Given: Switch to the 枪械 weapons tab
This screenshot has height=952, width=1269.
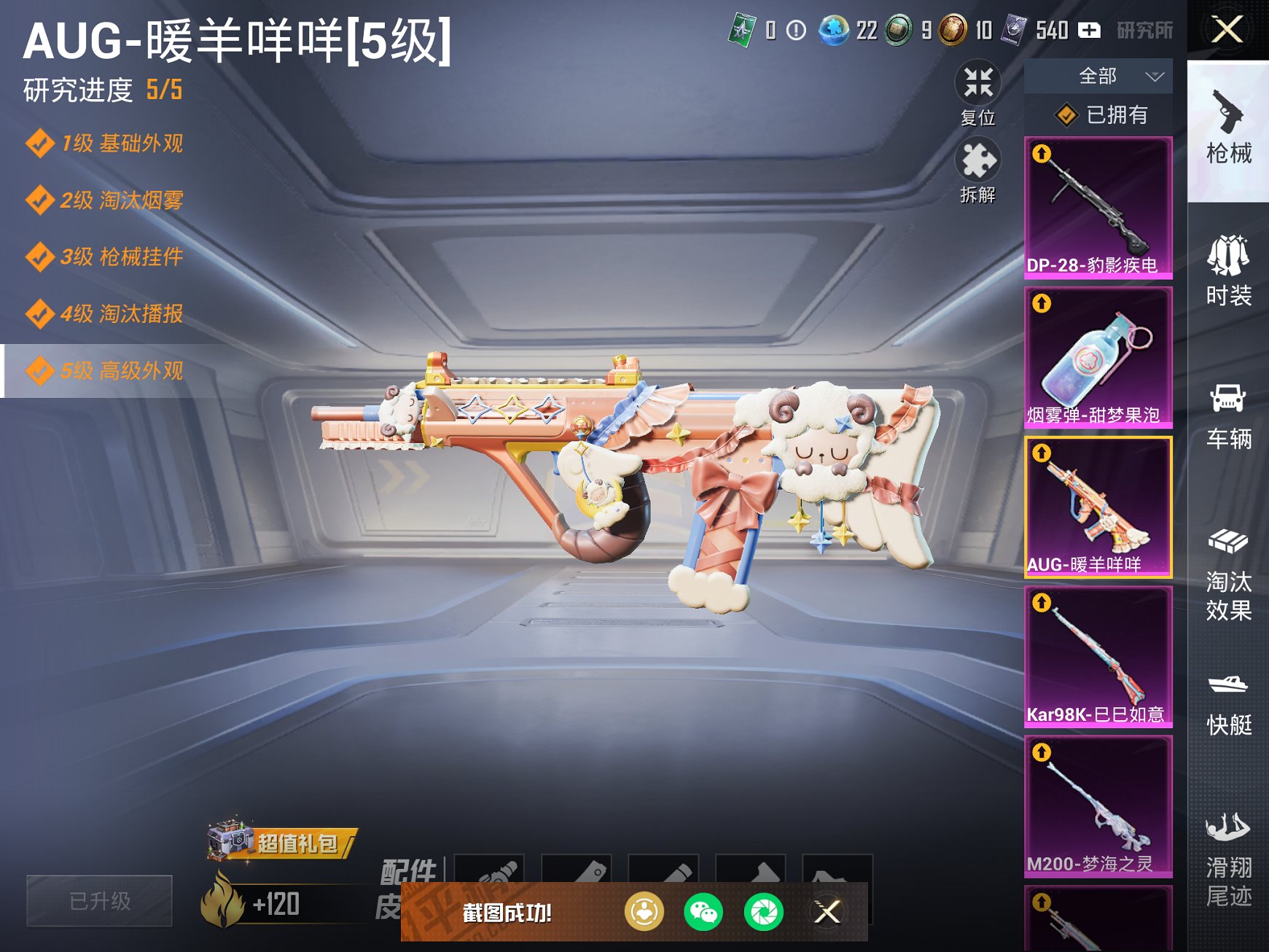Looking at the screenshot, I should 1229,131.
